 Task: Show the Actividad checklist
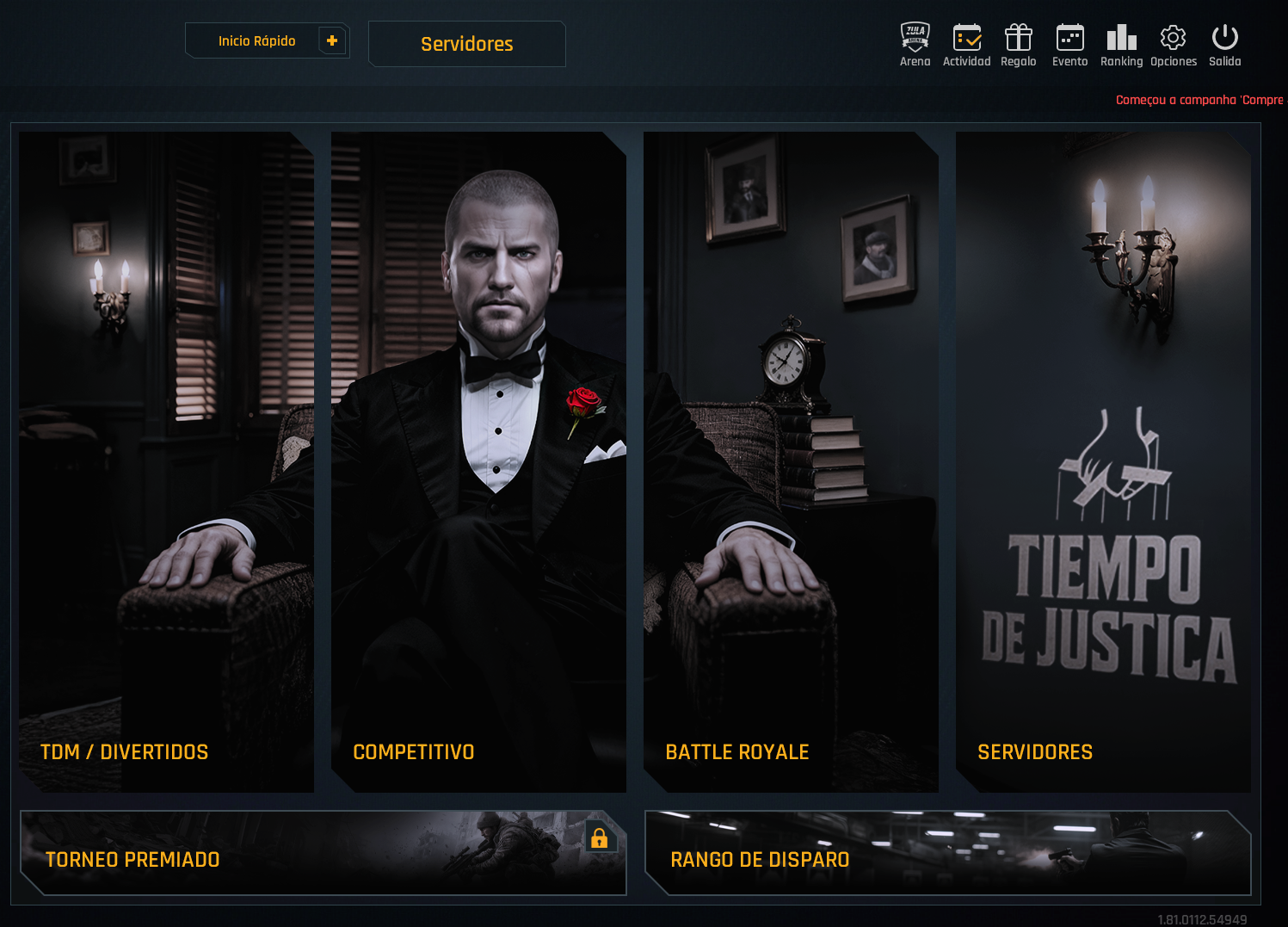[x=966, y=45]
